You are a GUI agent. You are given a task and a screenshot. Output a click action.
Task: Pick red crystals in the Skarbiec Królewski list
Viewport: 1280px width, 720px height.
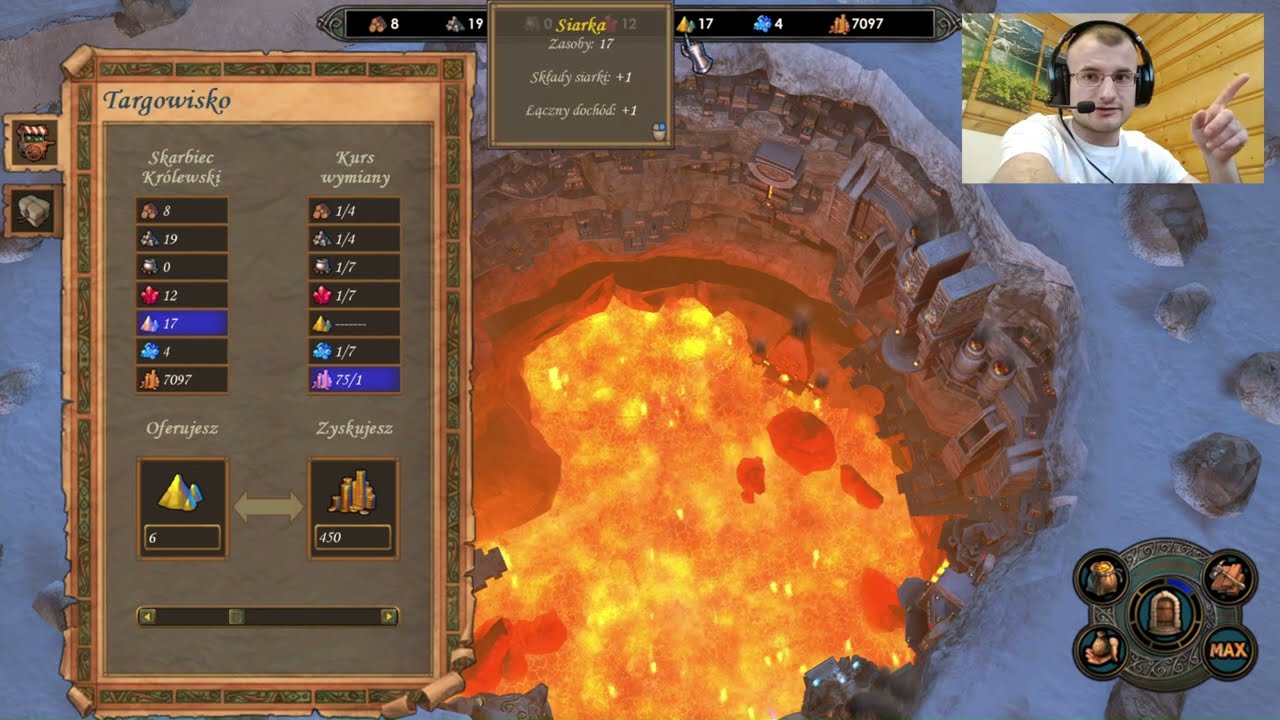coord(181,295)
